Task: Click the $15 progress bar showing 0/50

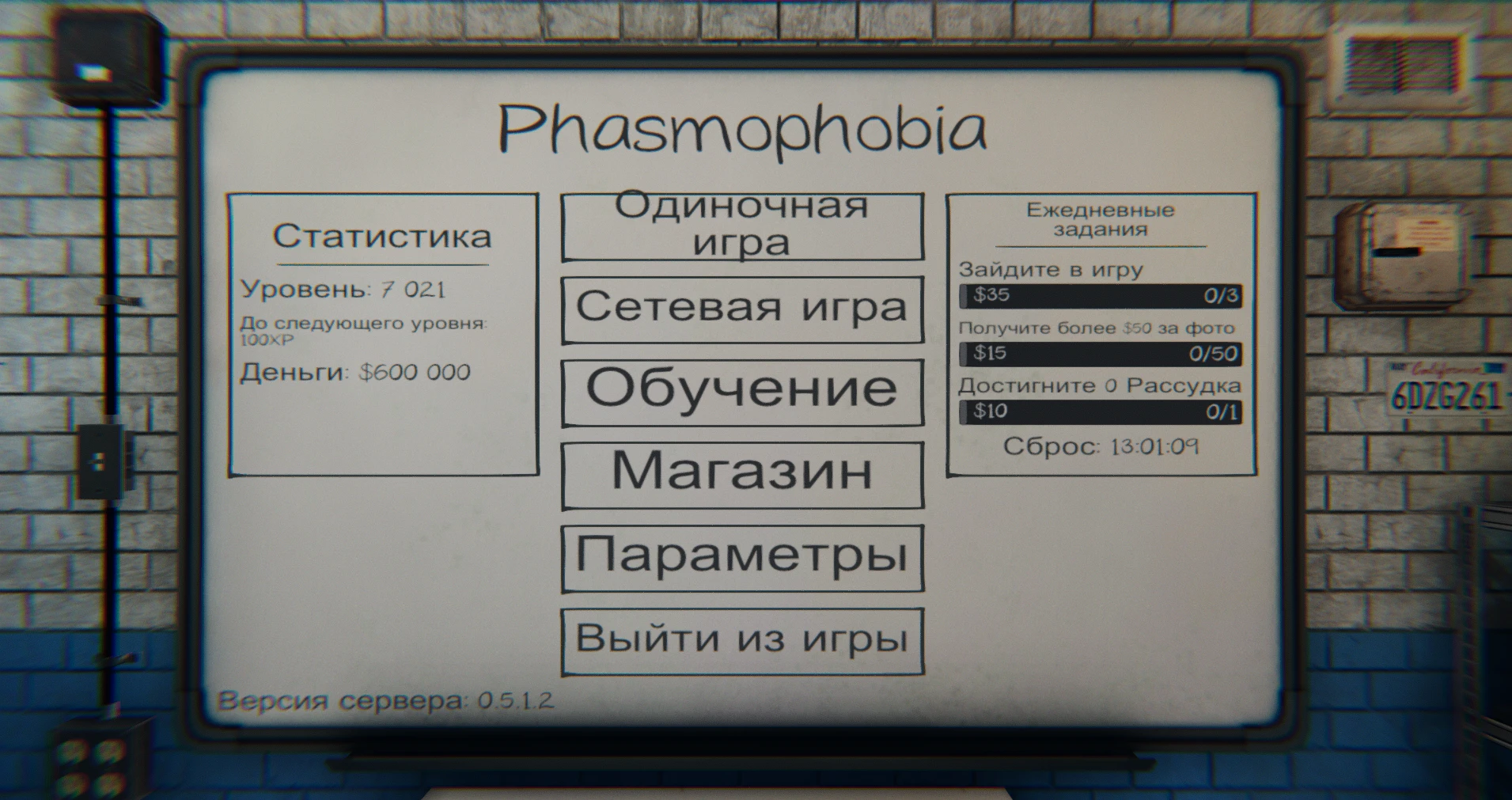Action: point(1100,353)
